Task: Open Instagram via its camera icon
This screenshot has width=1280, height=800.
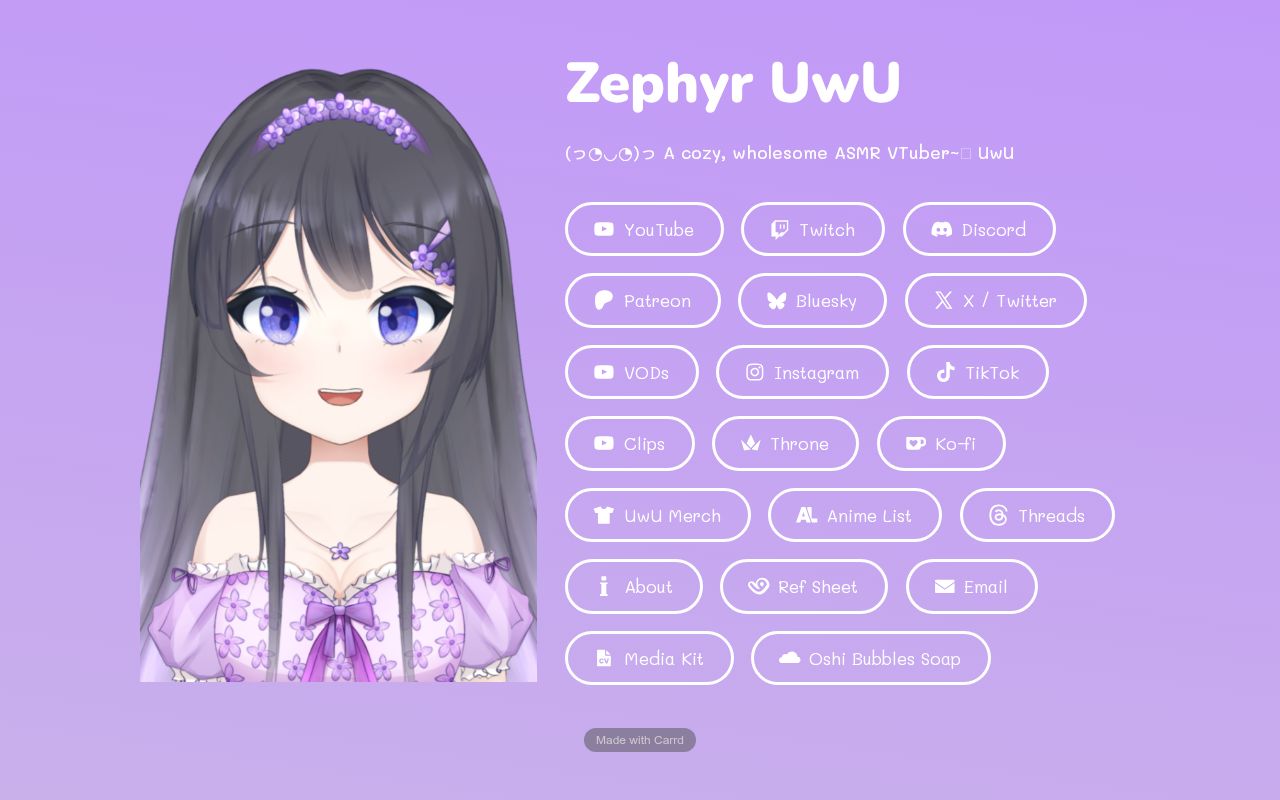Action: point(755,372)
